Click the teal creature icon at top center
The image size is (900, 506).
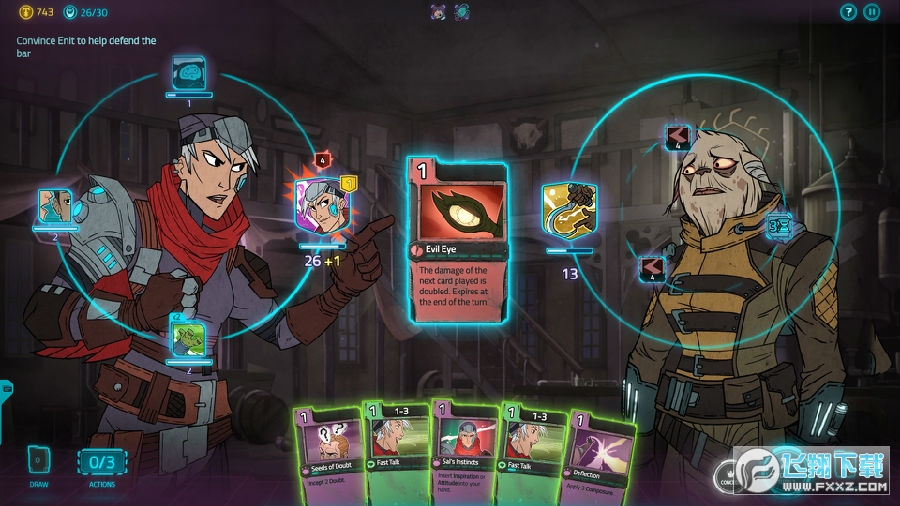point(462,12)
